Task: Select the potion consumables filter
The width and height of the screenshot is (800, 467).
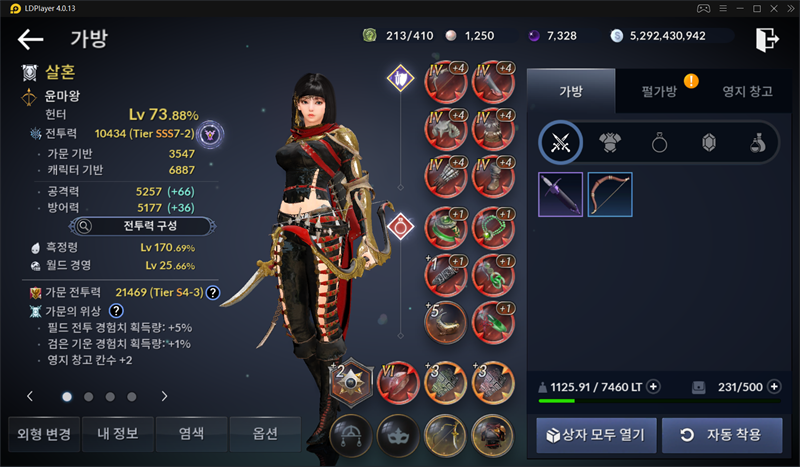Action: tap(757, 143)
